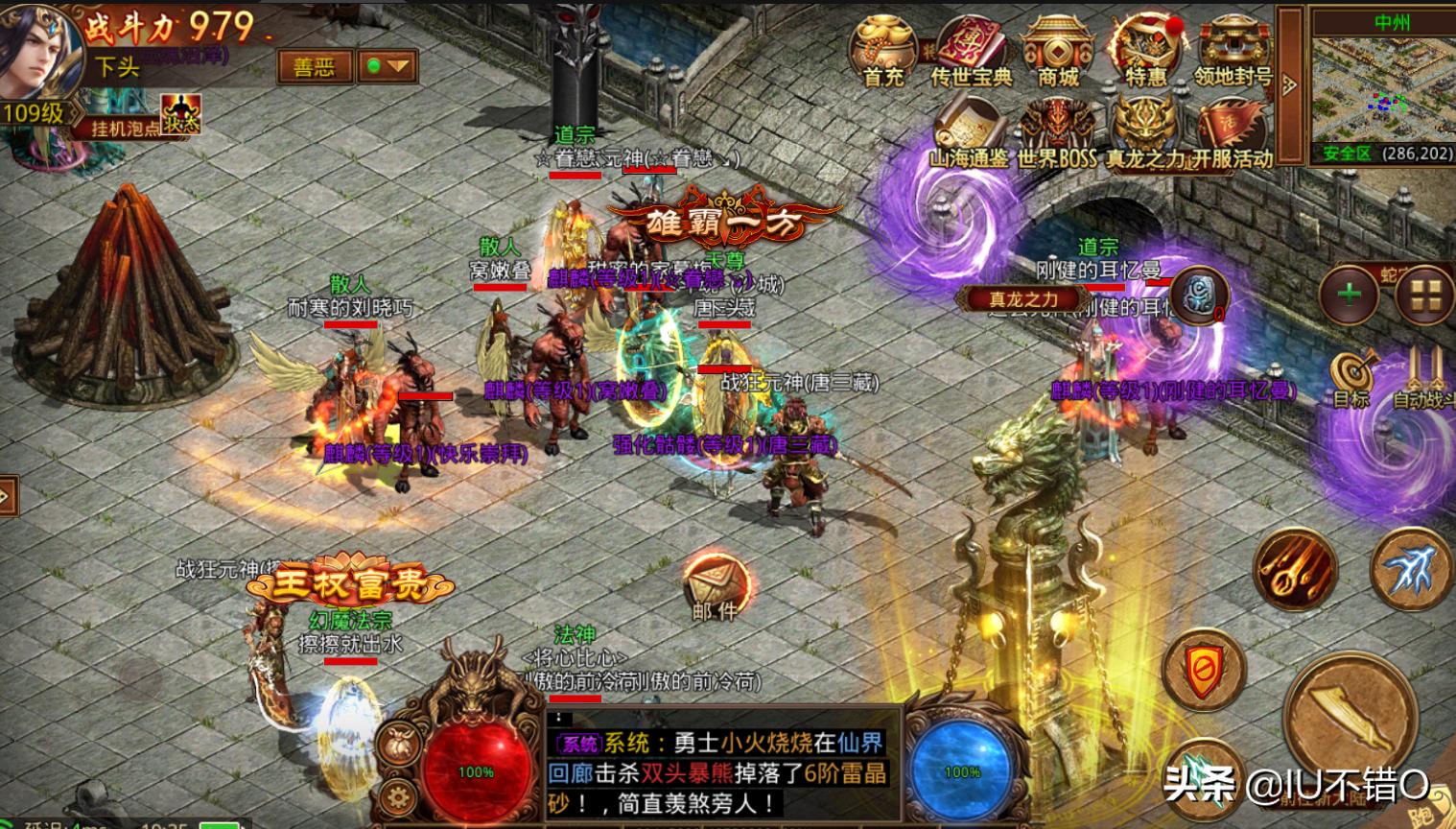1456x829 pixels.
Task: Open the four-square grid panel expander
Action: click(x=1428, y=293)
